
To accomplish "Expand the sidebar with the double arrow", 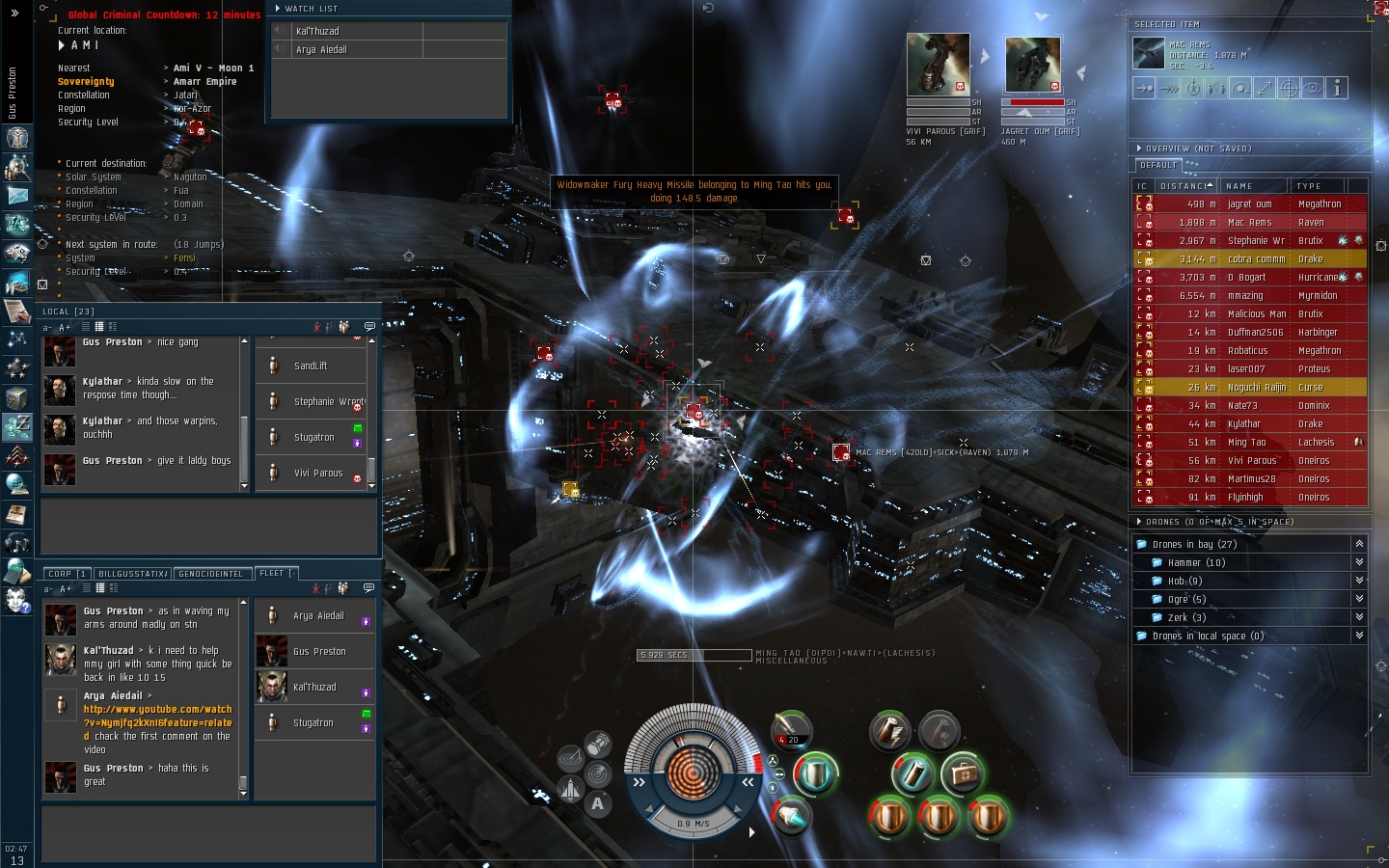I will click(x=14, y=13).
